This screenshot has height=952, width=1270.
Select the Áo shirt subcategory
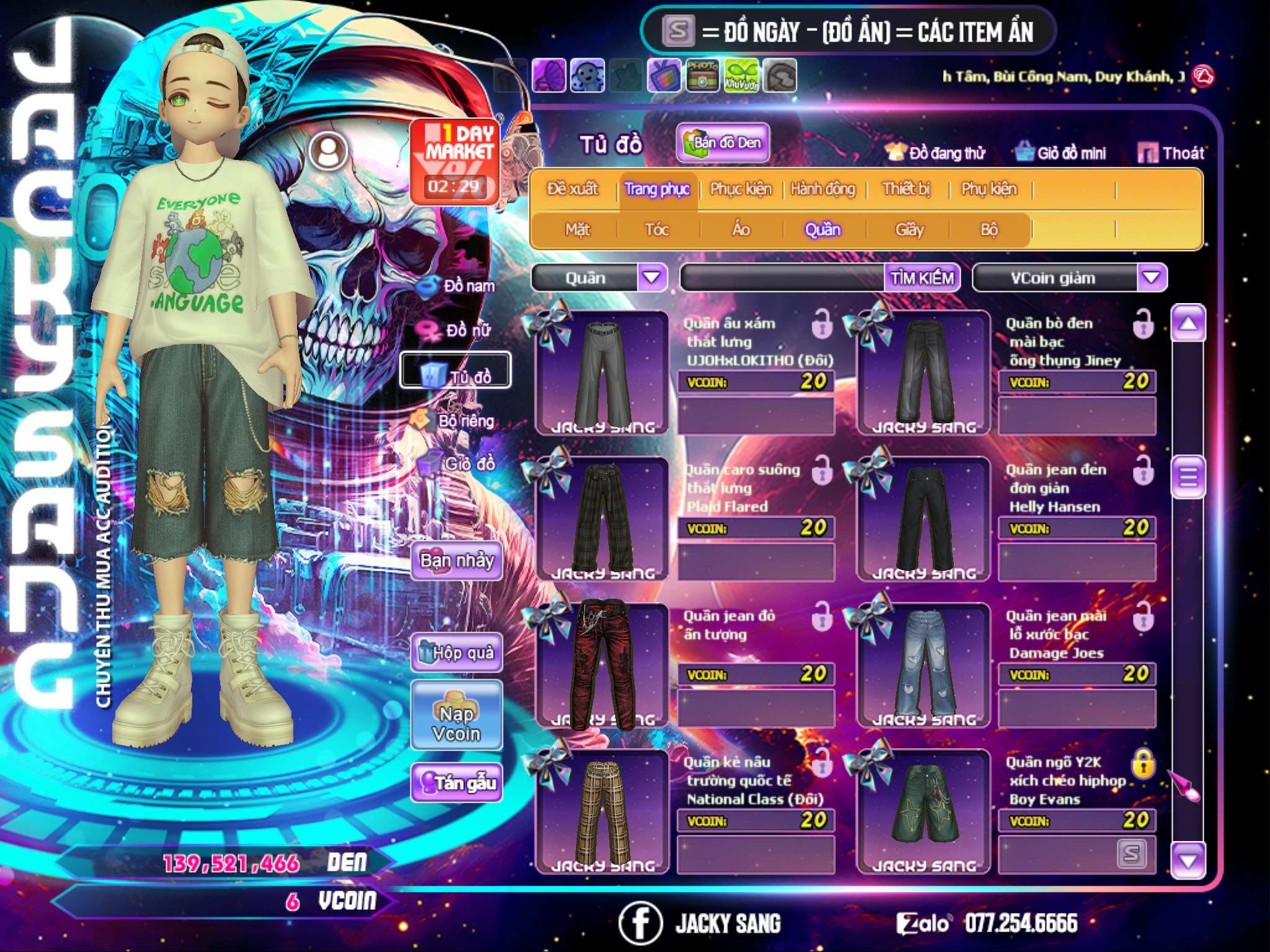click(741, 229)
